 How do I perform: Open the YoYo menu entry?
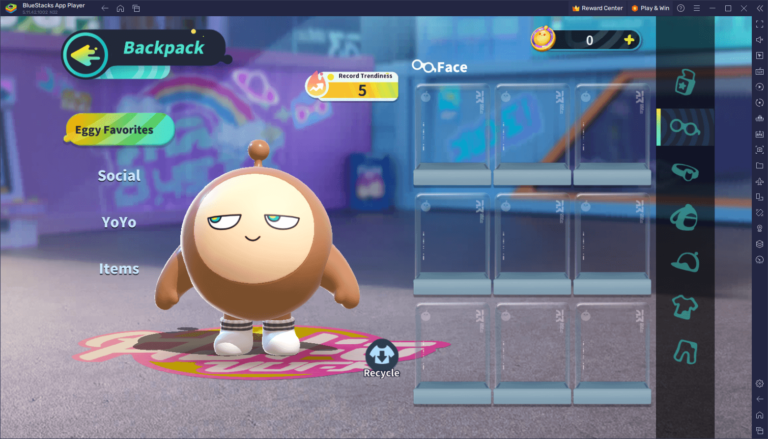118,222
